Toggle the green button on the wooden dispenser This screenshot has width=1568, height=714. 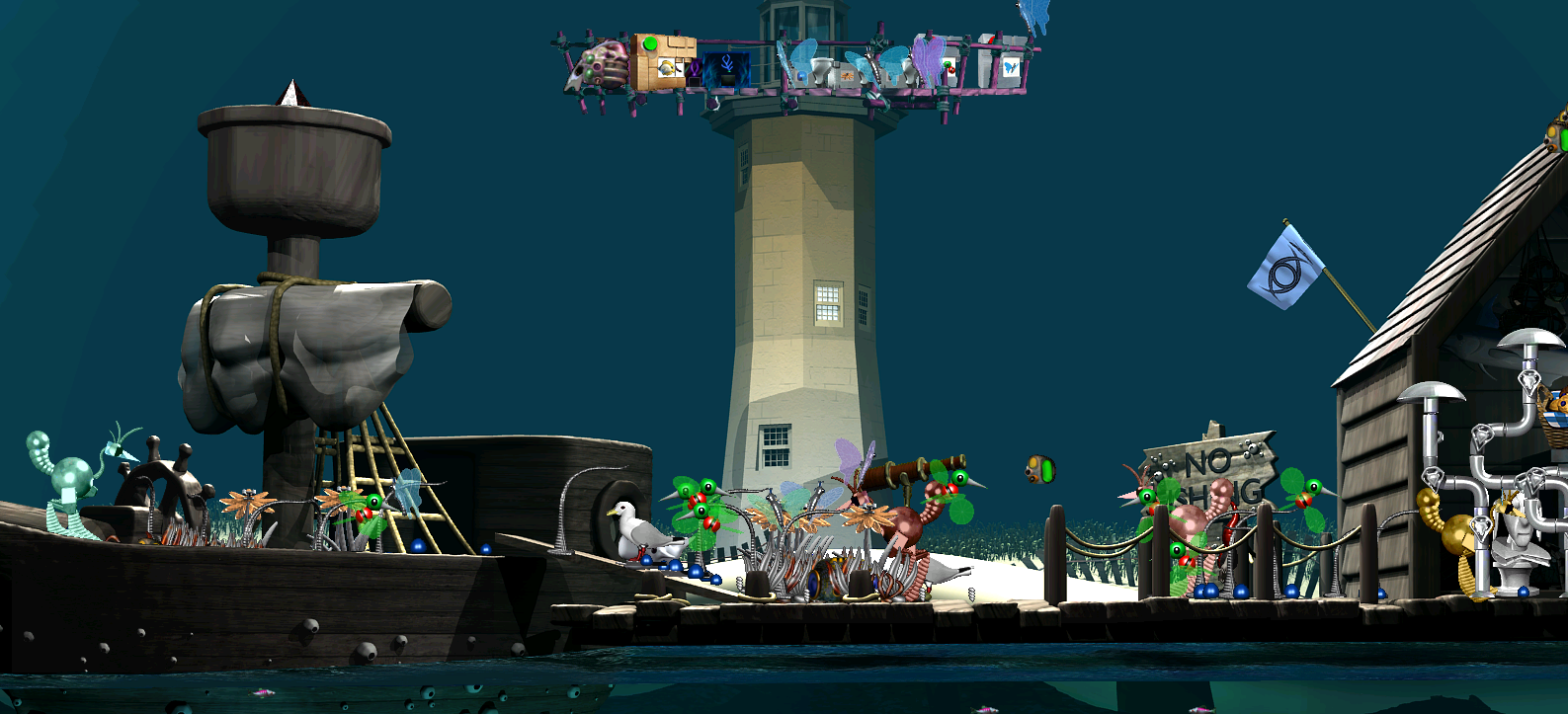651,42
